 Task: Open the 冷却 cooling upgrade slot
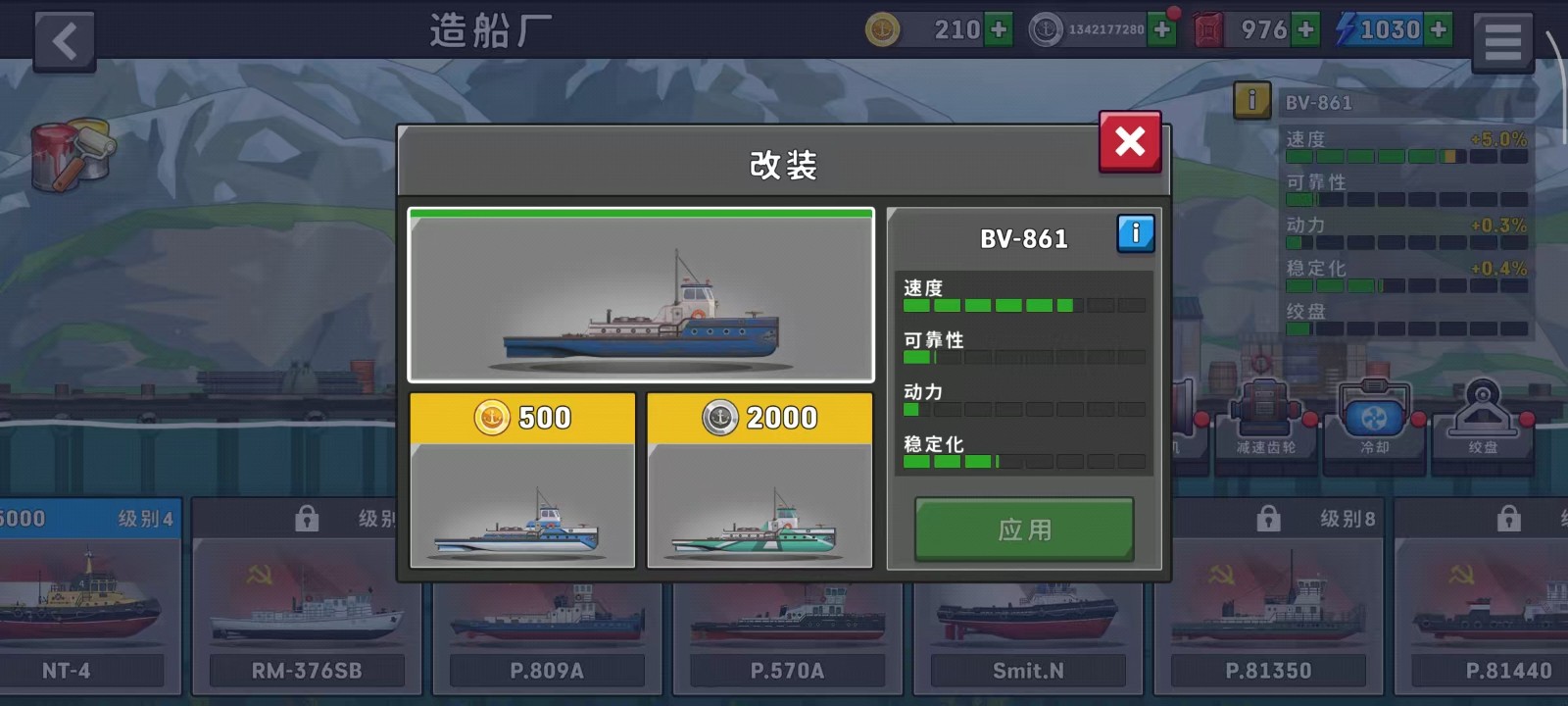pyautogui.click(x=1374, y=422)
